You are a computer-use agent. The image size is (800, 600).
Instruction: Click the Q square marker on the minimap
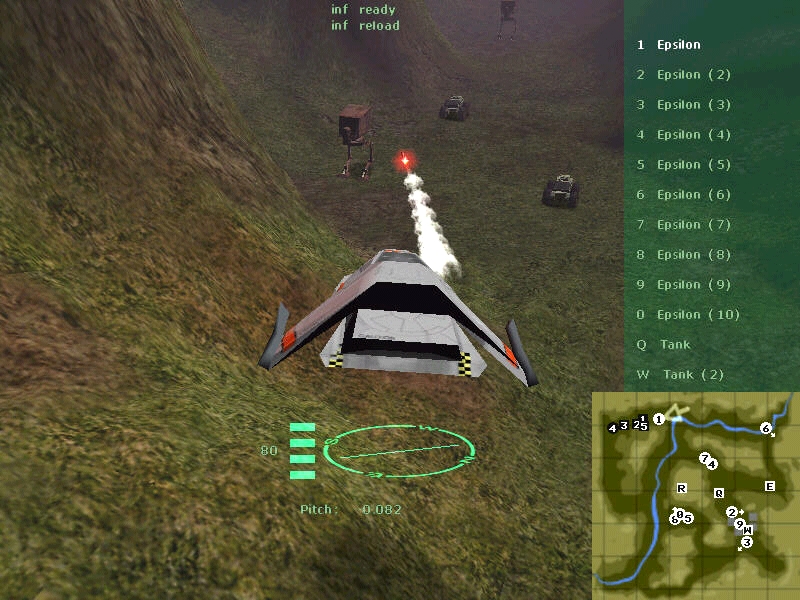click(x=718, y=493)
